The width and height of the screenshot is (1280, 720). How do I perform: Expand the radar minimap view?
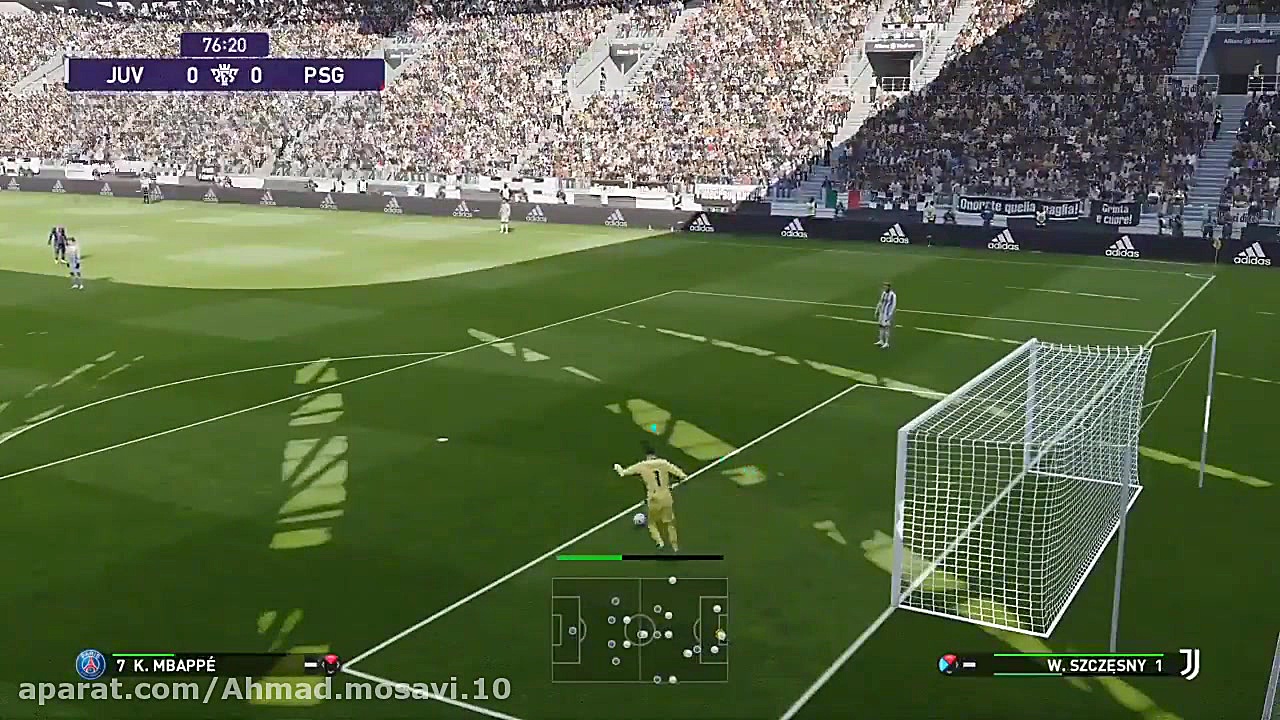(x=640, y=630)
